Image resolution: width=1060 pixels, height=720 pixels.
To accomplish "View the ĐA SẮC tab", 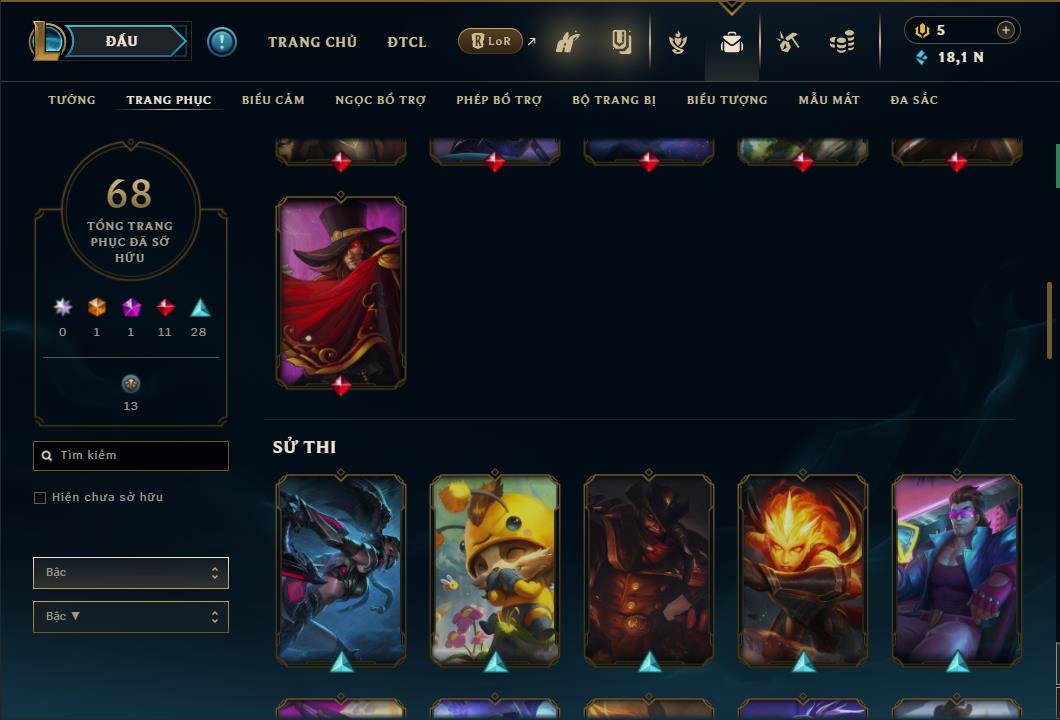I will pos(914,100).
